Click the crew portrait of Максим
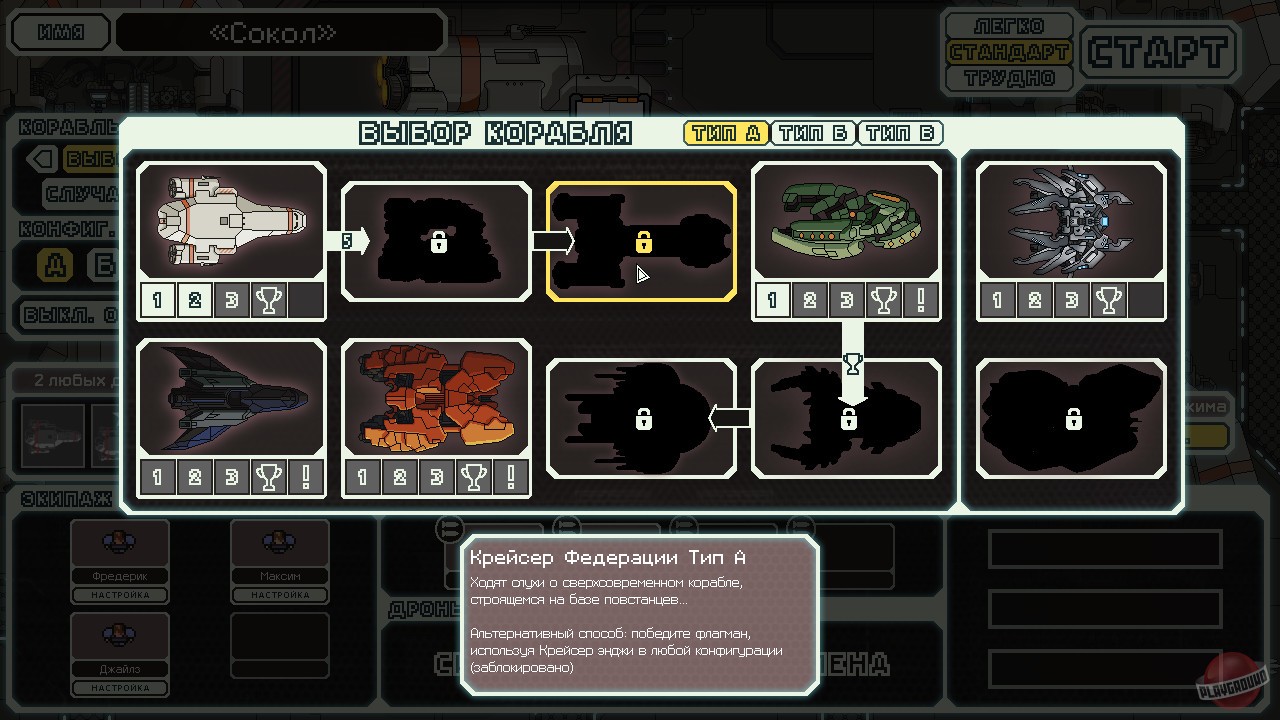1280x720 pixels. [278, 543]
